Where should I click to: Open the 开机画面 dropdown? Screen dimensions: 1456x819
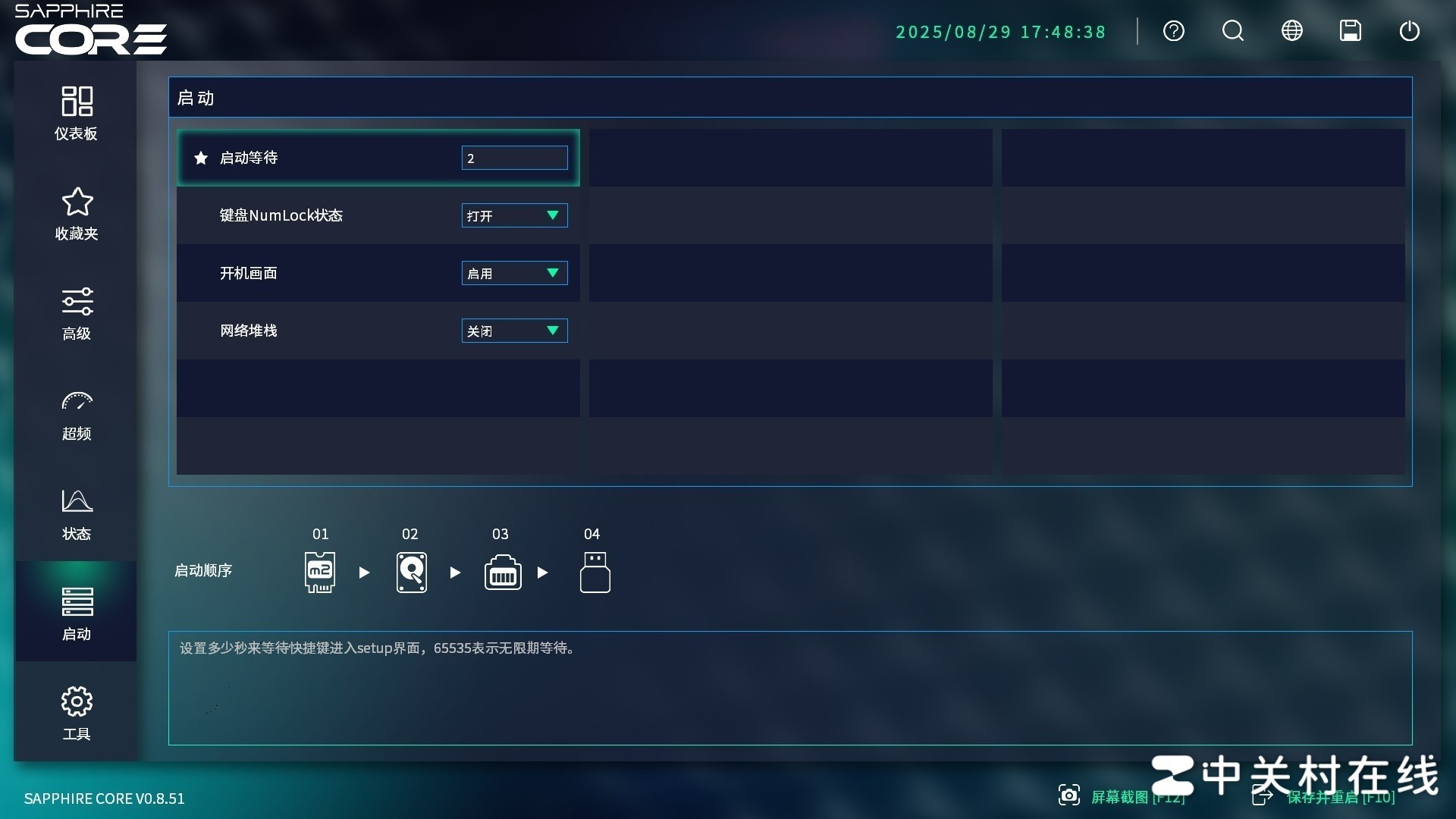(x=514, y=273)
